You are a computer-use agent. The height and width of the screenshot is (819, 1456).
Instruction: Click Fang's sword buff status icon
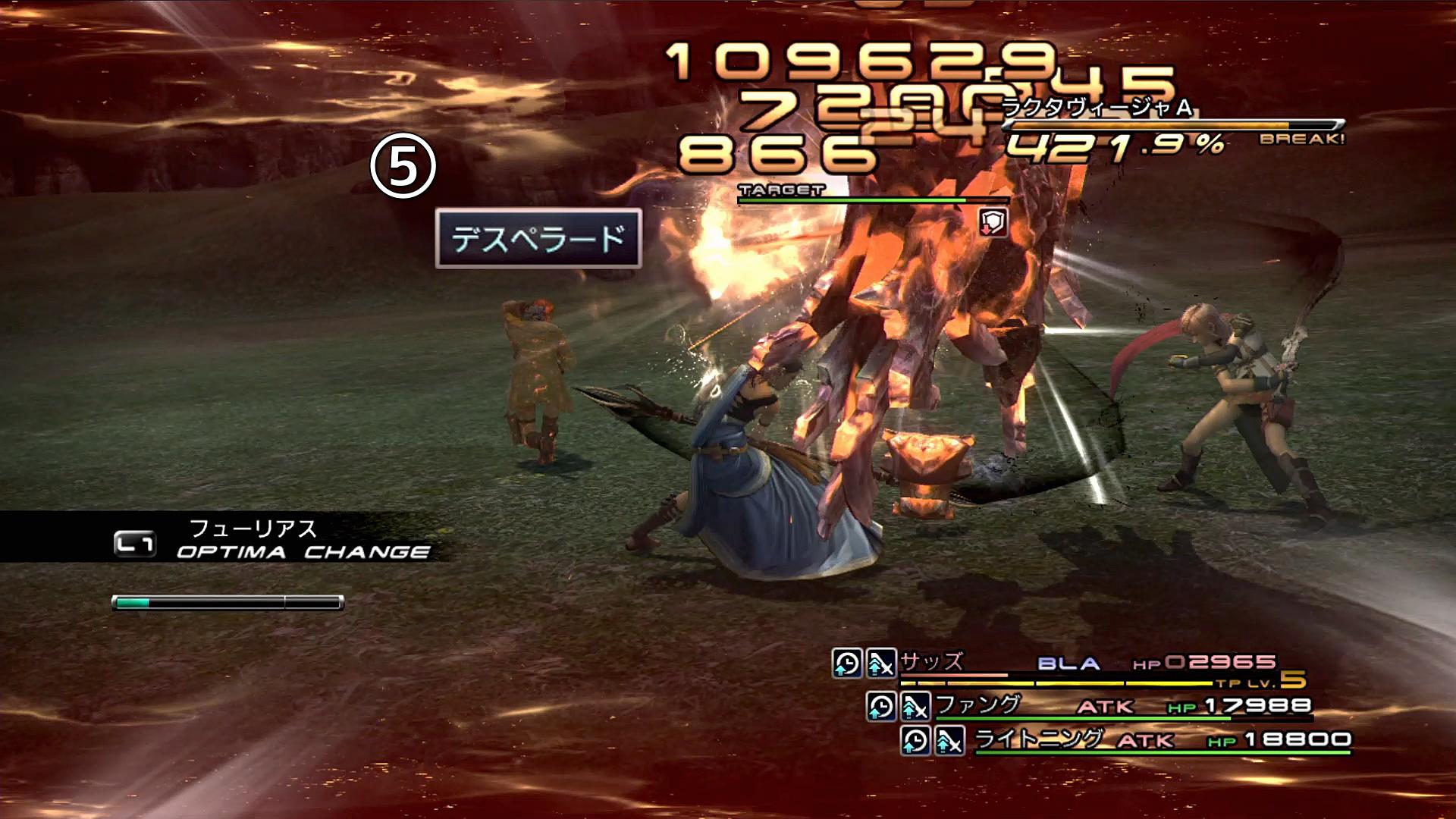915,707
